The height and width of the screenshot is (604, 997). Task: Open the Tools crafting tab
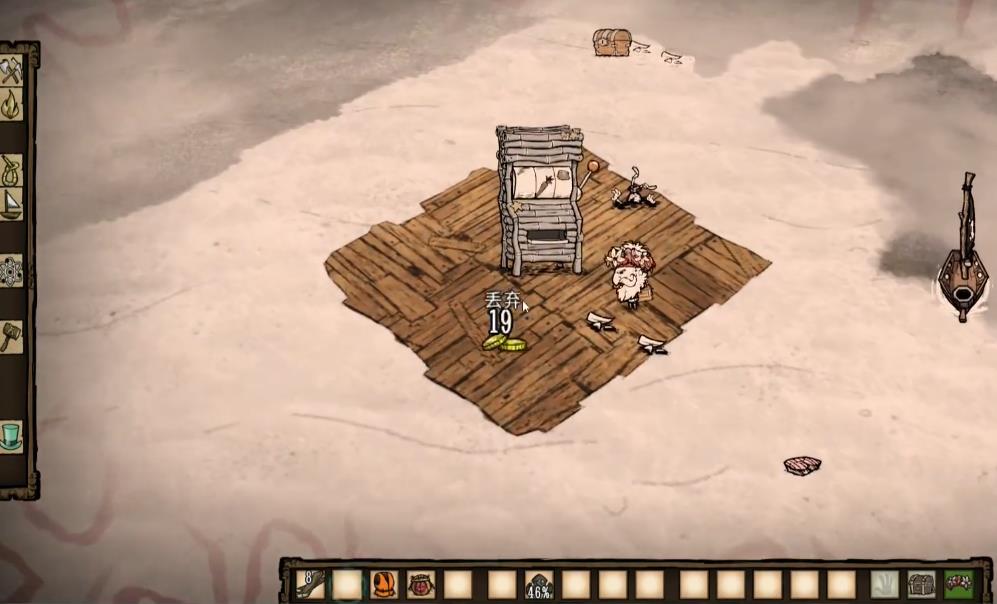coord(12,72)
